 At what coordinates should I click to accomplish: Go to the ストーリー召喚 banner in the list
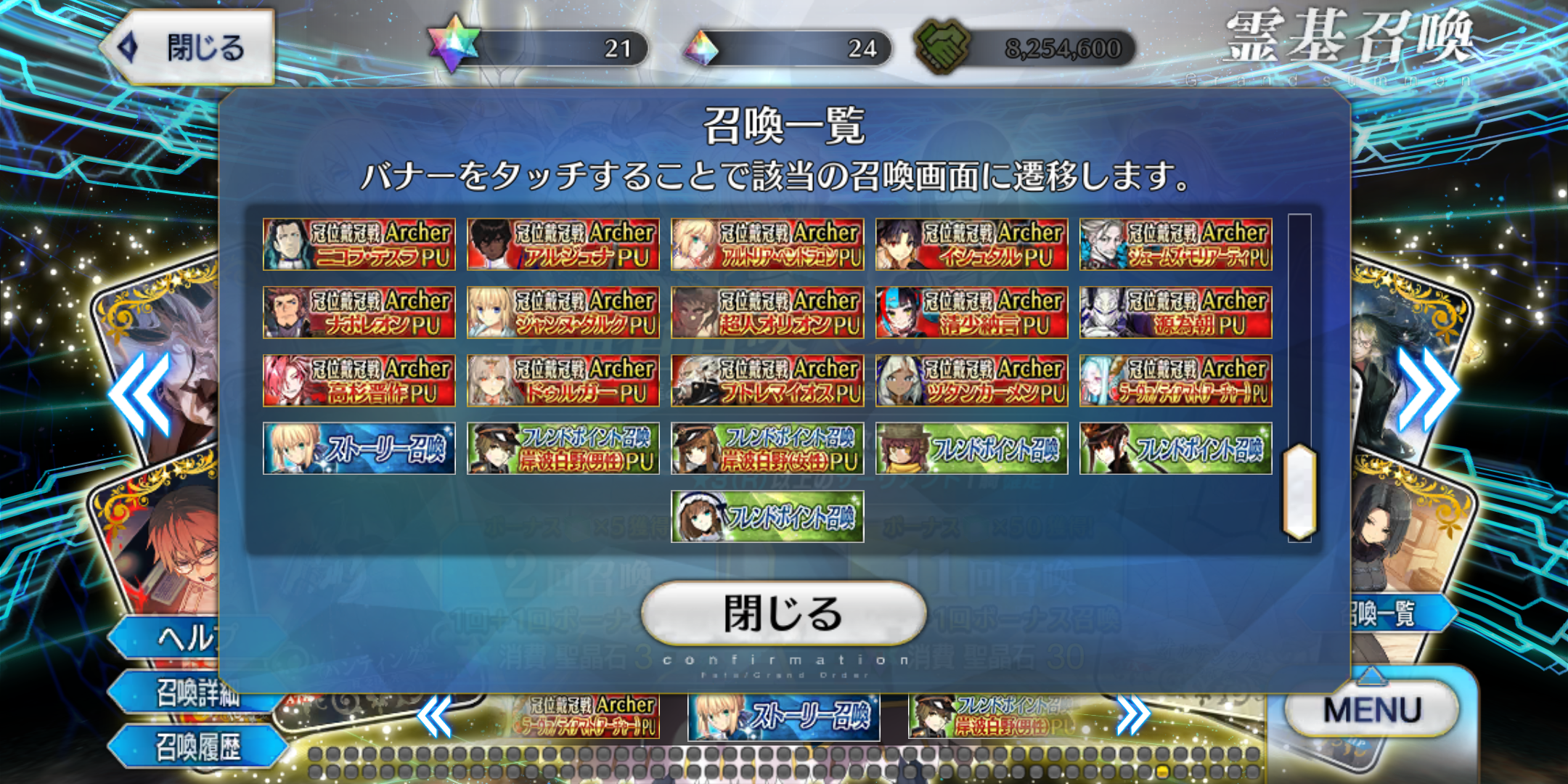tap(359, 449)
